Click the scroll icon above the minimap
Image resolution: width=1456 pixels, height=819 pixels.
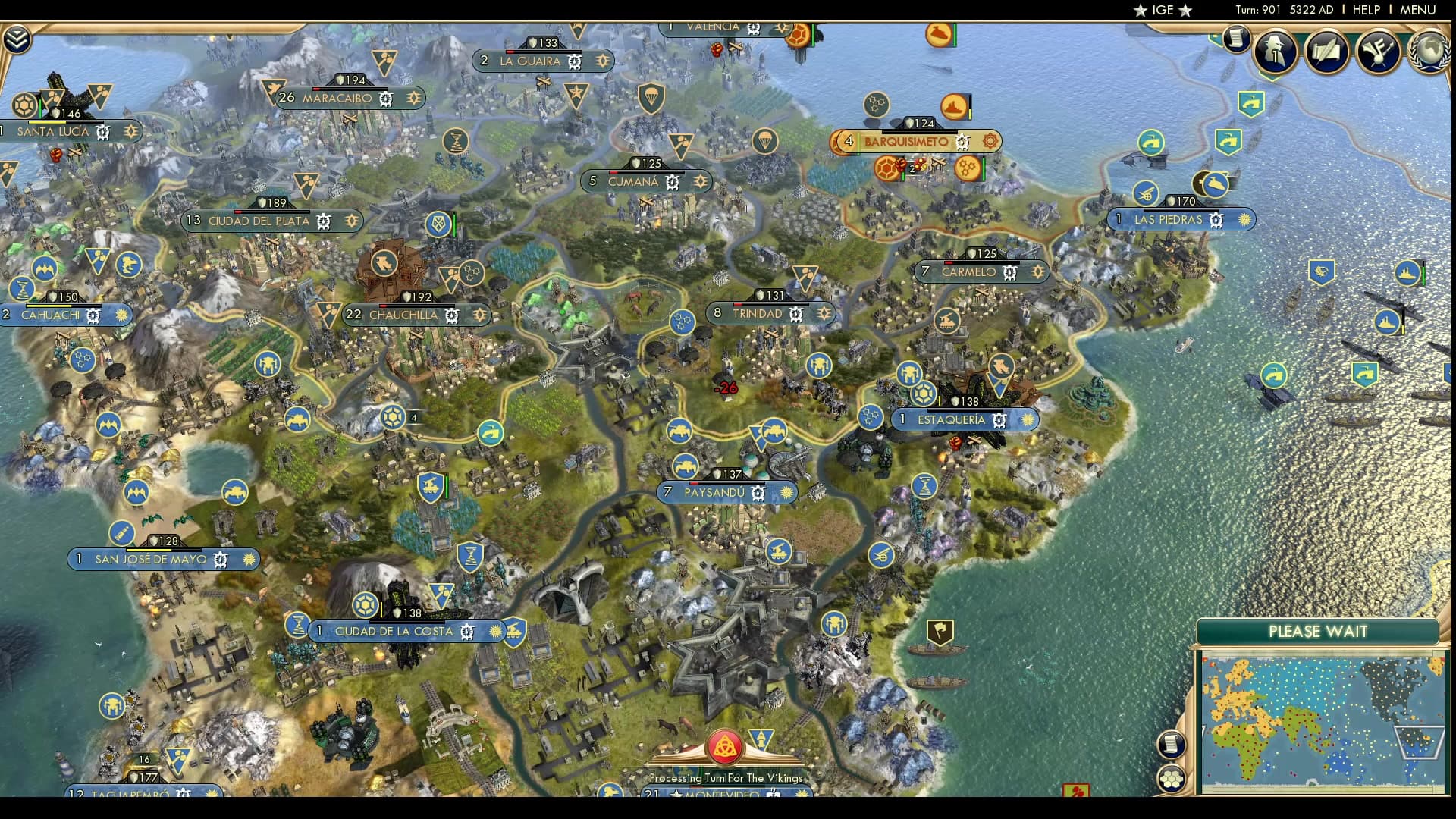click(1172, 744)
